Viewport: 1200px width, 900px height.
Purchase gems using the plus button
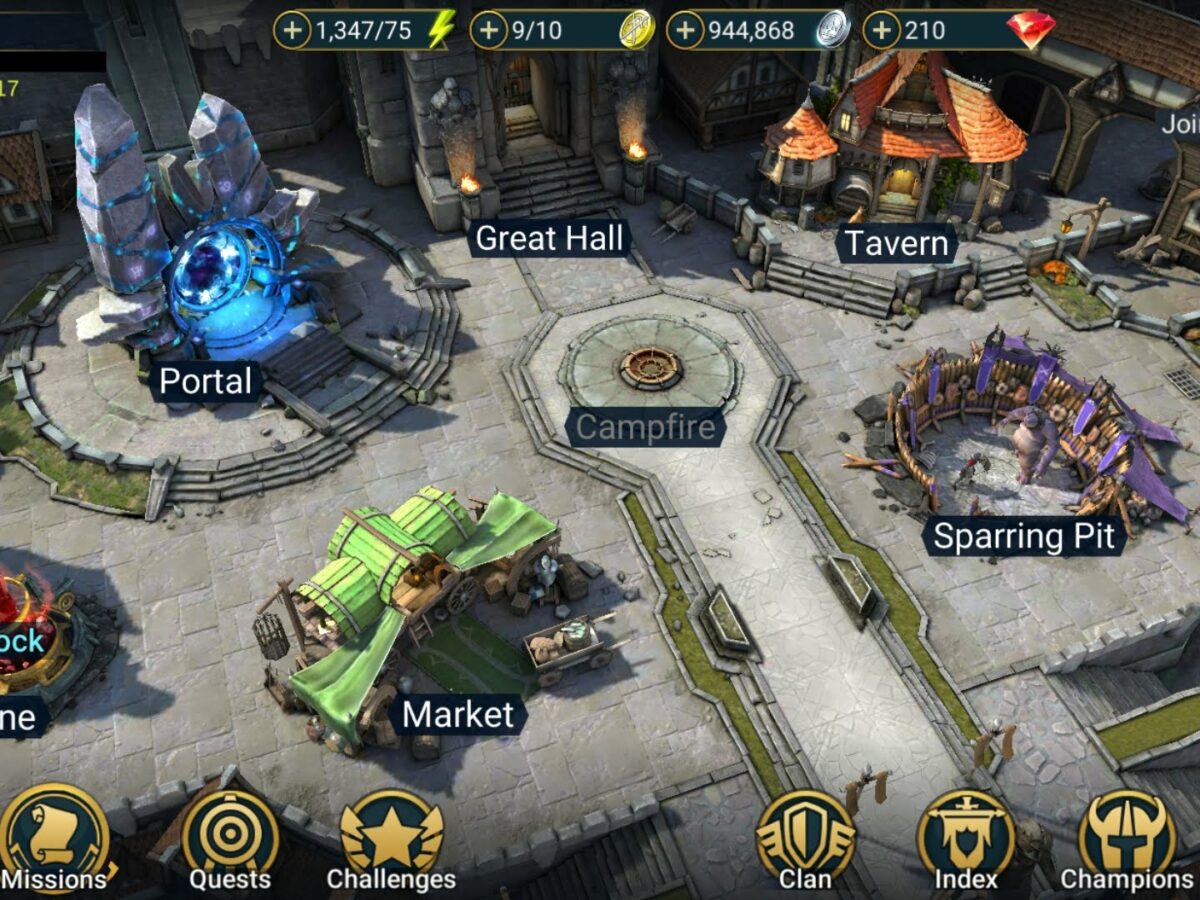point(881,31)
